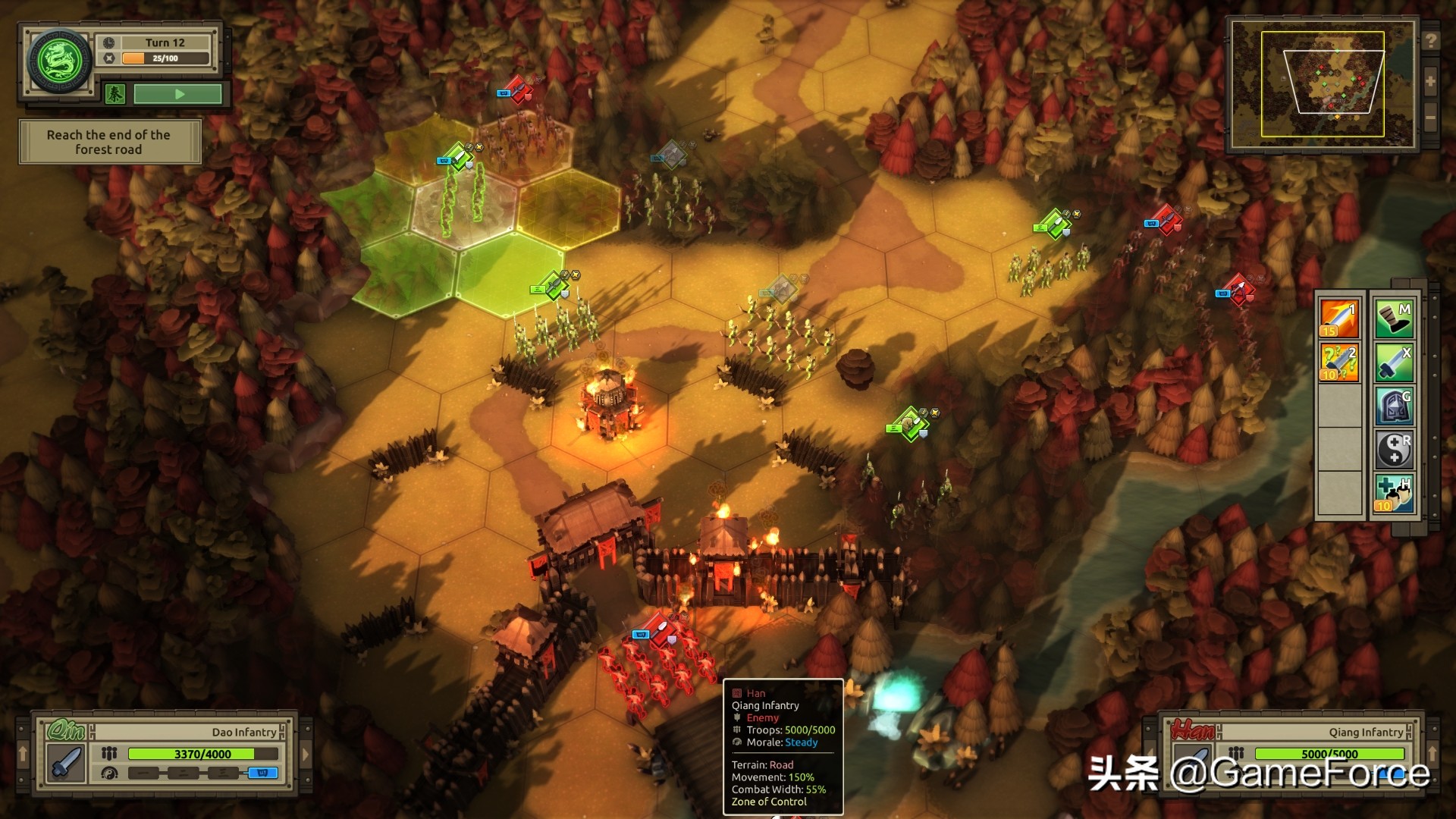Viewport: 1456px width, 819px height.
Task: Zoom out using the minimap minus button
Action: 1430,118
